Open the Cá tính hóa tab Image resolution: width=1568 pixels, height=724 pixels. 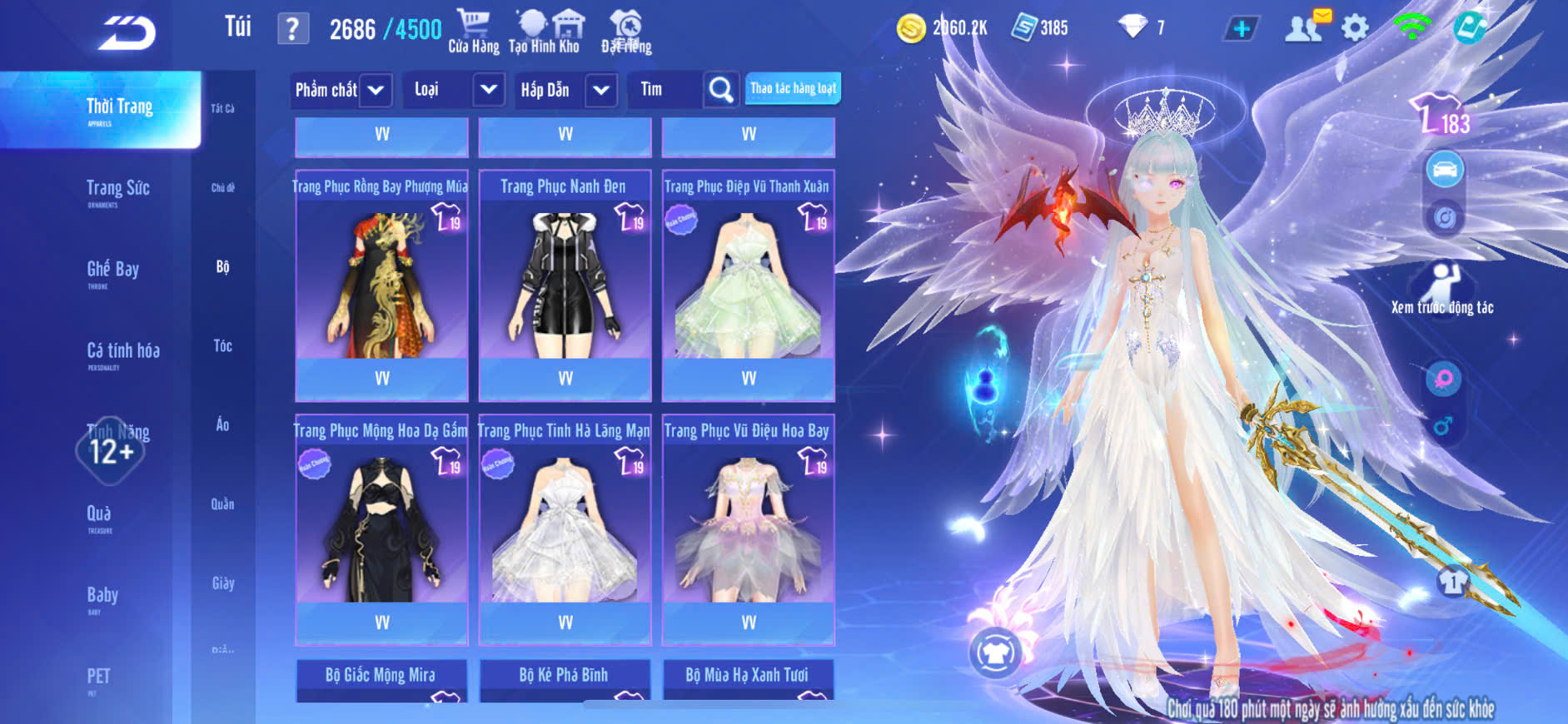pos(122,353)
